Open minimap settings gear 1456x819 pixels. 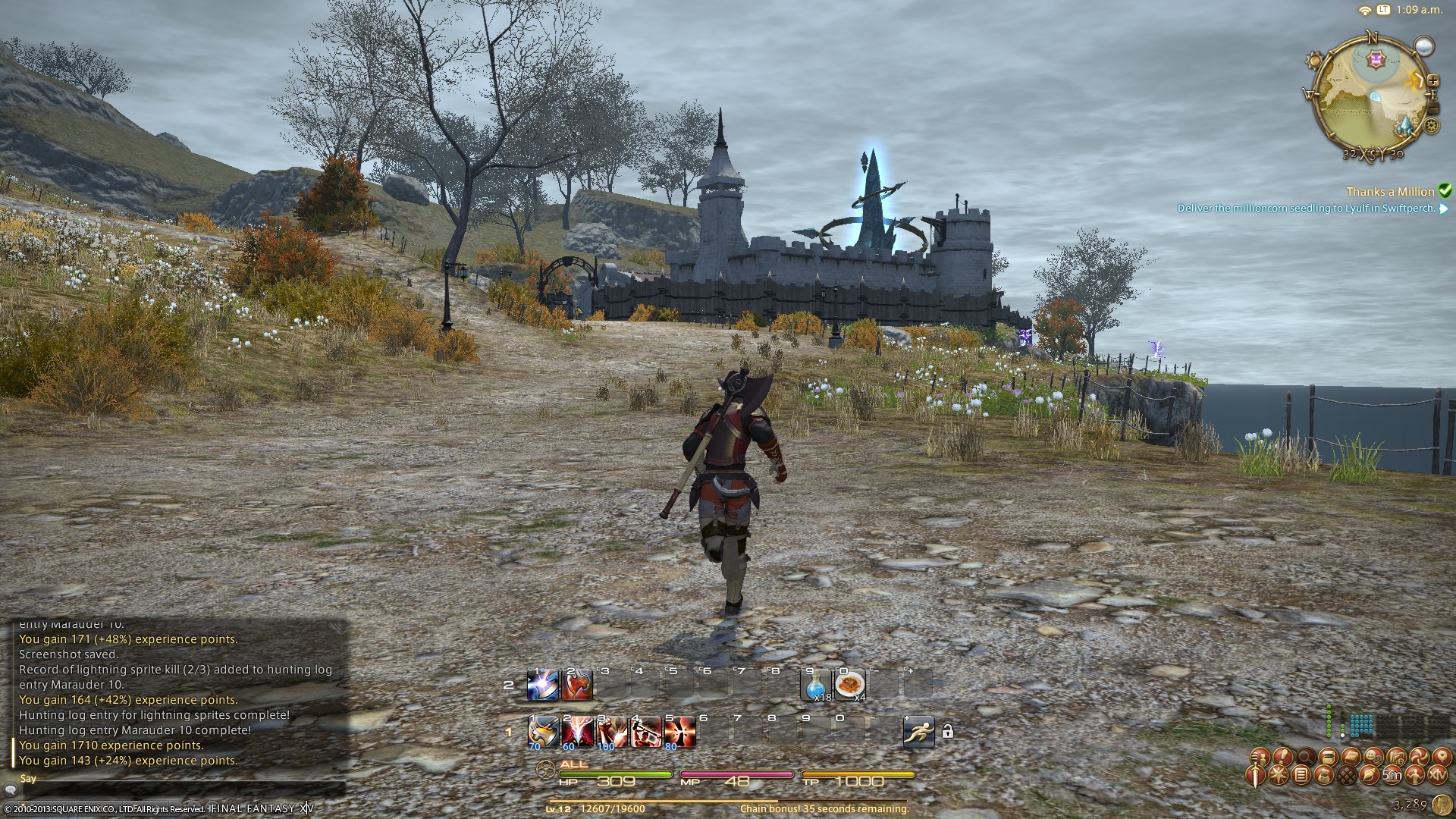click(1431, 127)
